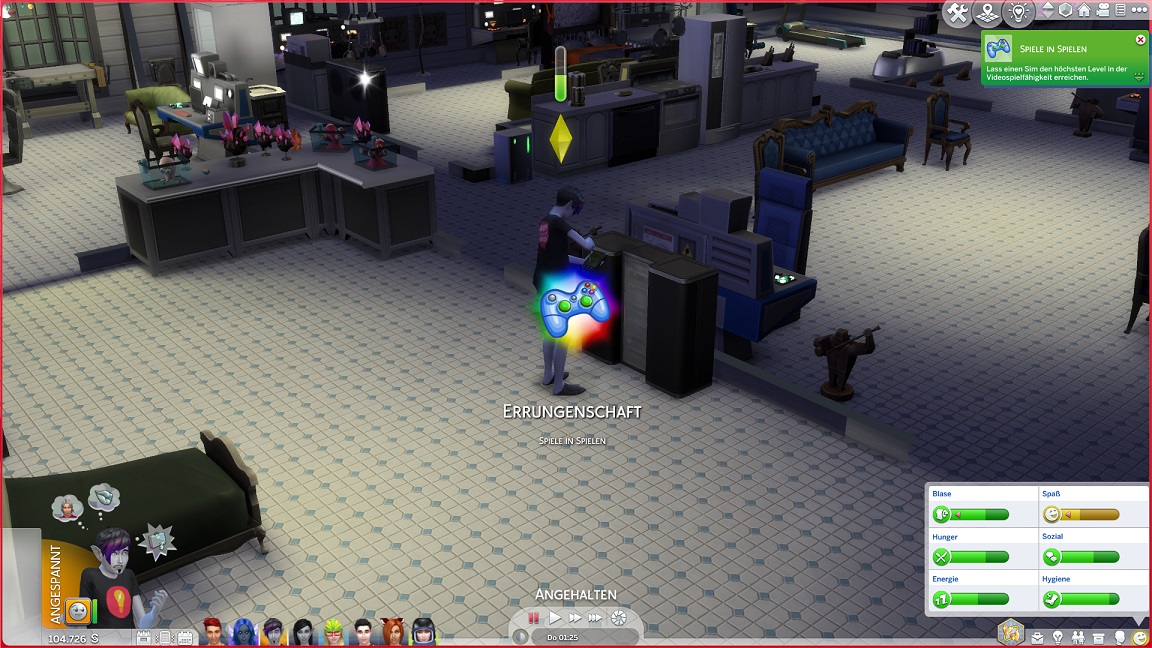Open the lightbulb heart lessons icon
Viewport: 1152px width, 648px height.
[1019, 12]
